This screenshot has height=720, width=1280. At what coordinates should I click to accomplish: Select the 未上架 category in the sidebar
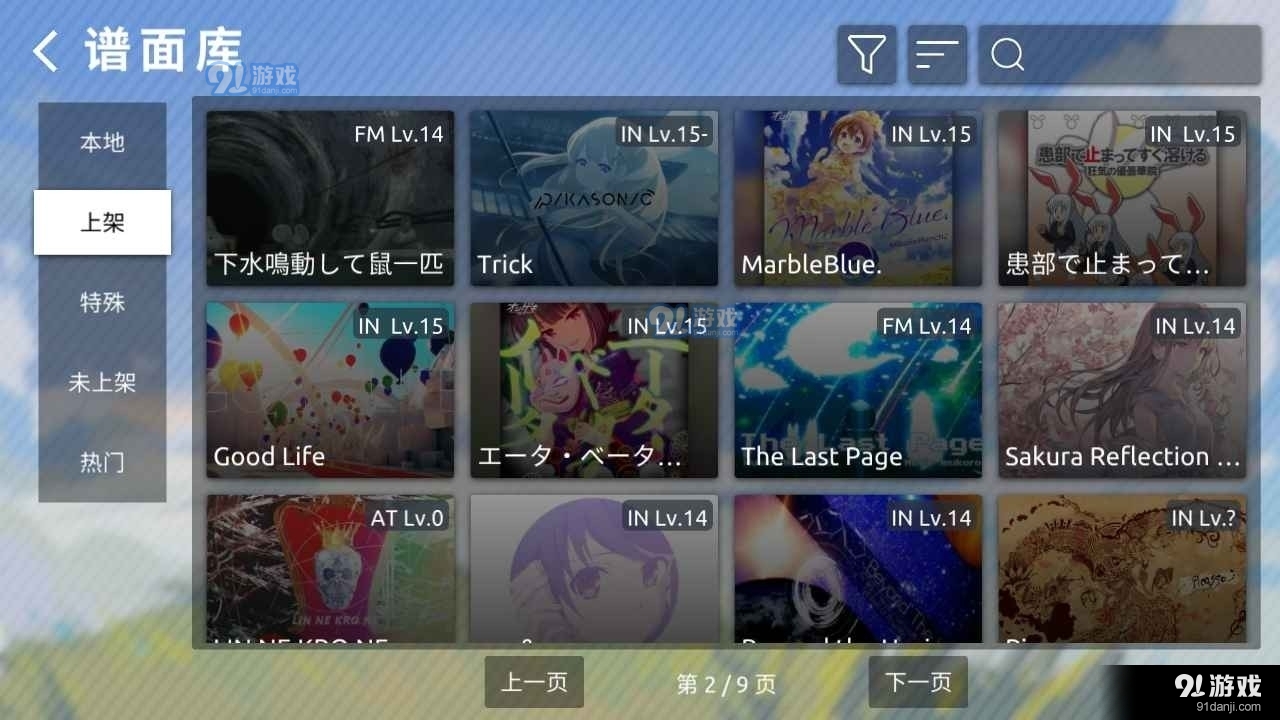(x=101, y=382)
